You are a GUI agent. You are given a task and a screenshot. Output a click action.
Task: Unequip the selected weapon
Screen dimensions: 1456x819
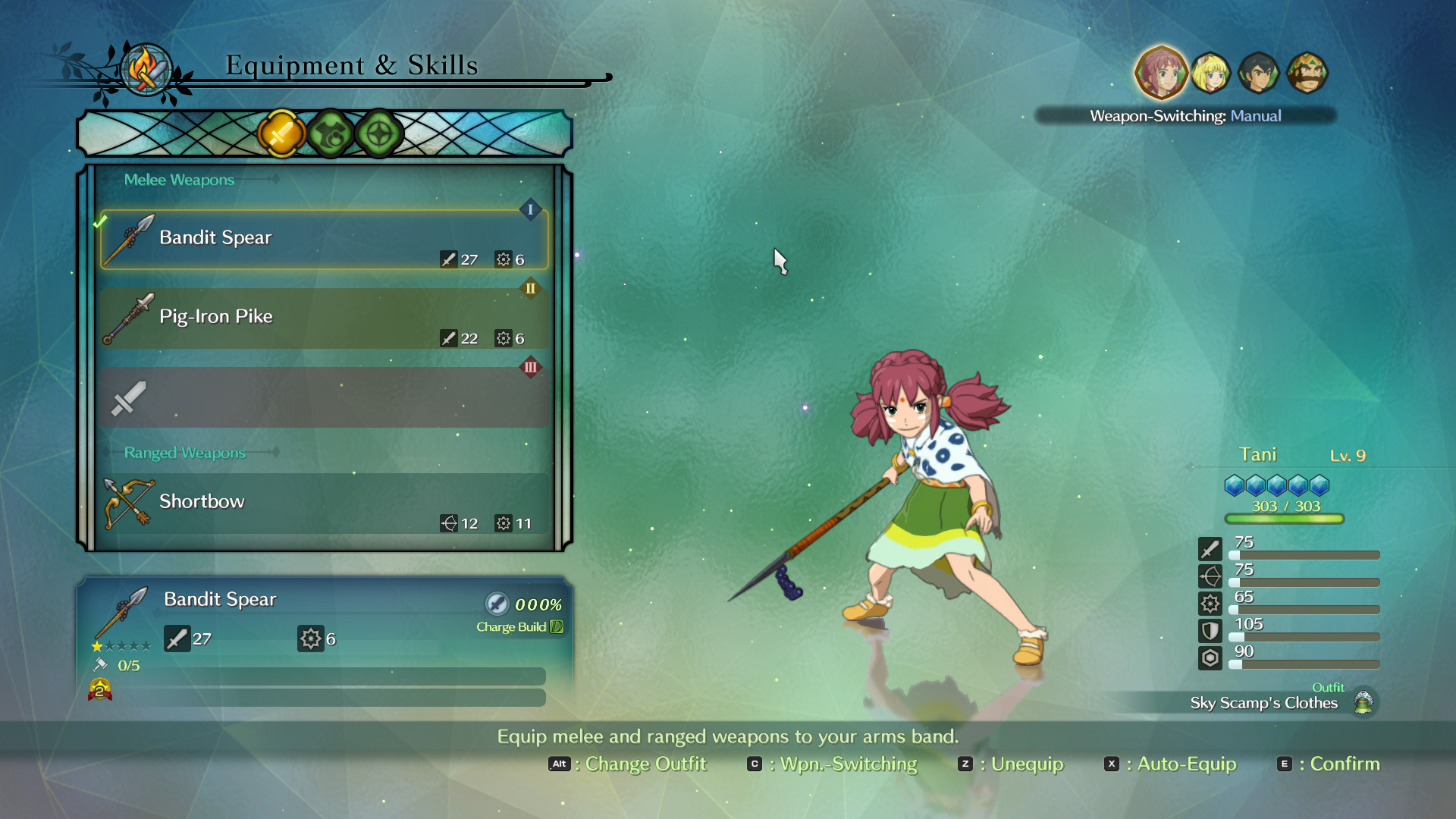click(x=1011, y=764)
